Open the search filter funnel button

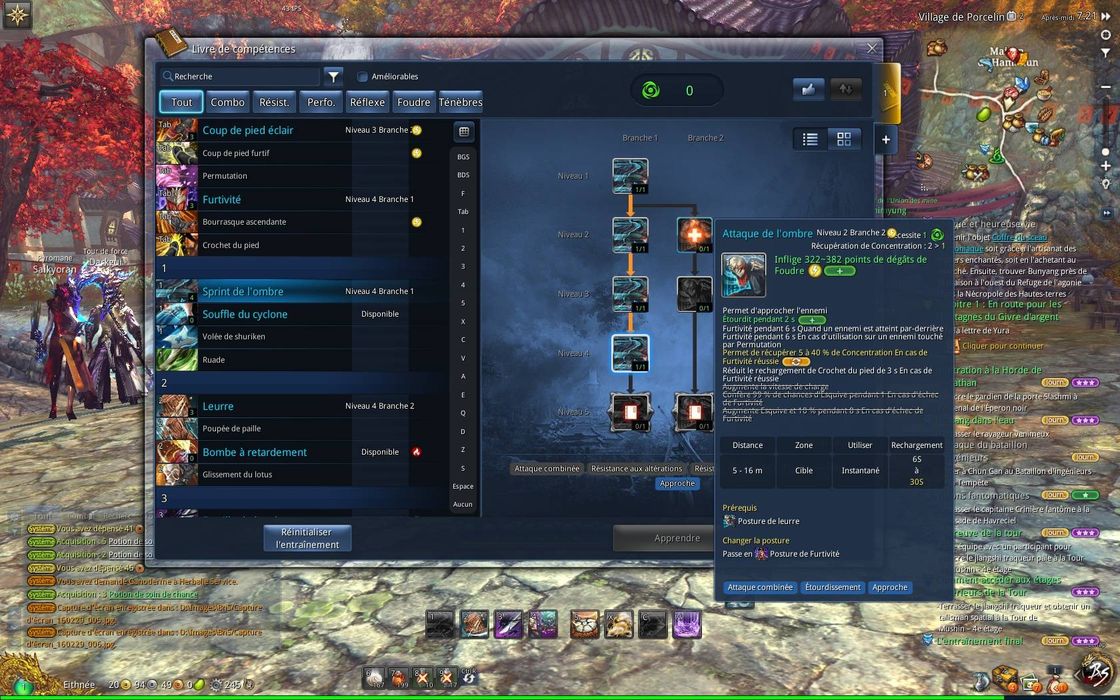pyautogui.click(x=334, y=76)
